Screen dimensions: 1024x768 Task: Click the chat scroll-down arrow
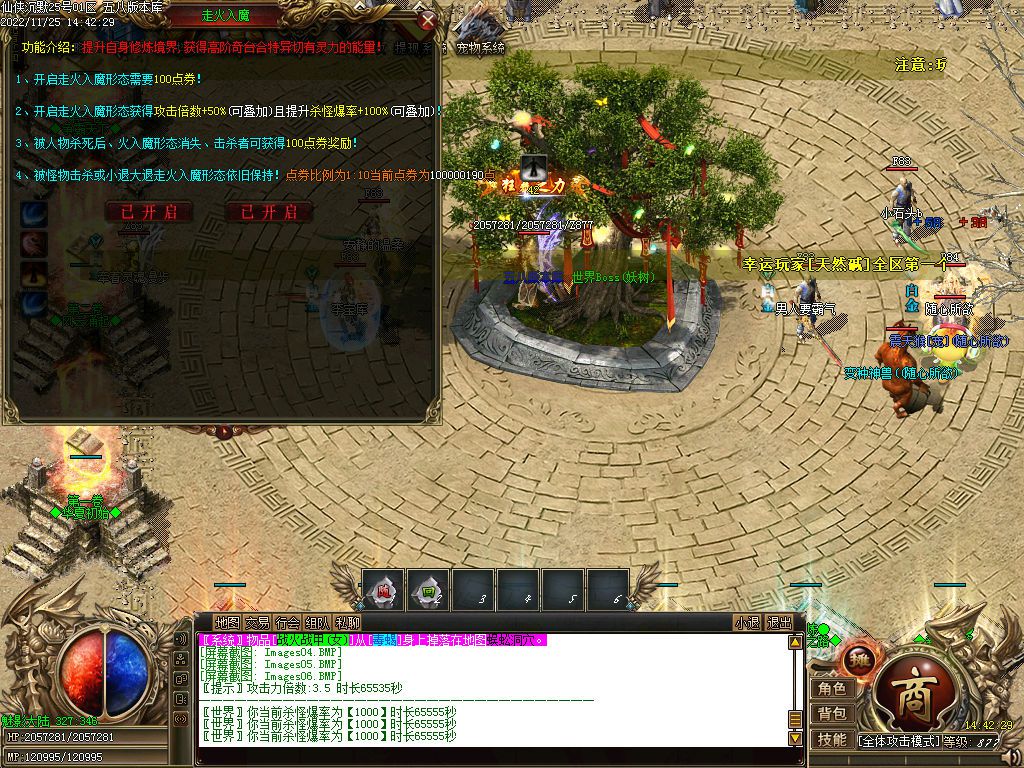coord(796,738)
